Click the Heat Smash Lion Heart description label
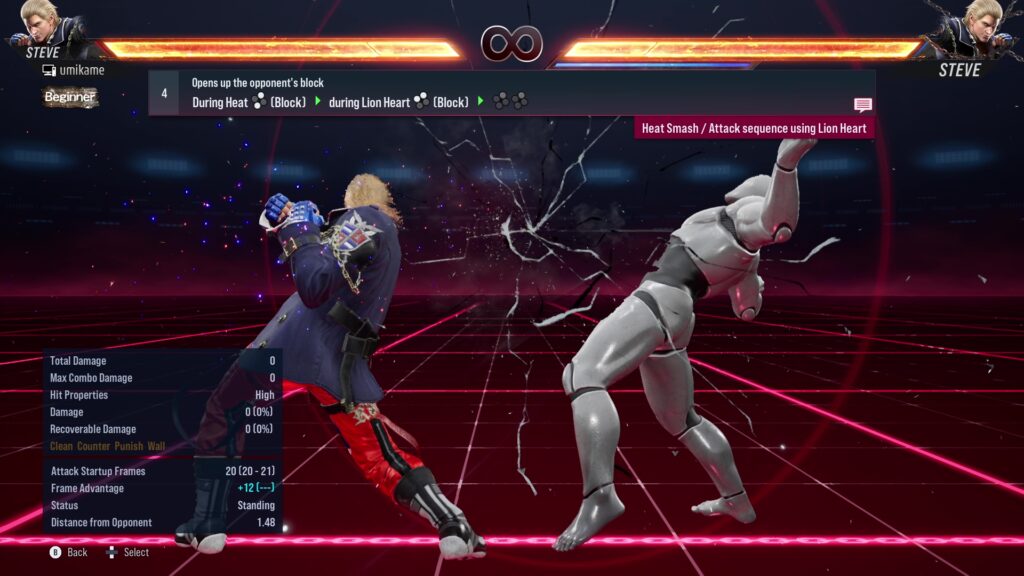The image size is (1024, 576). pos(754,128)
